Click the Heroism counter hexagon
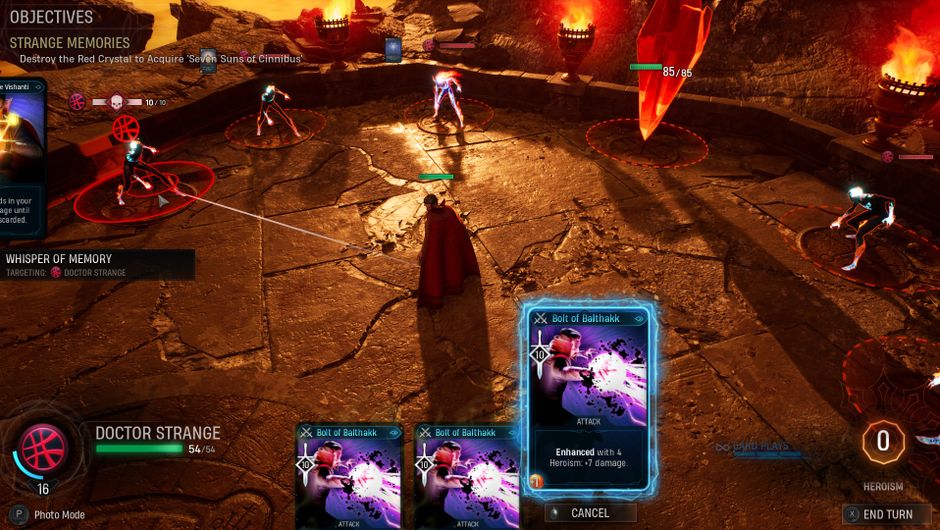 click(x=883, y=442)
